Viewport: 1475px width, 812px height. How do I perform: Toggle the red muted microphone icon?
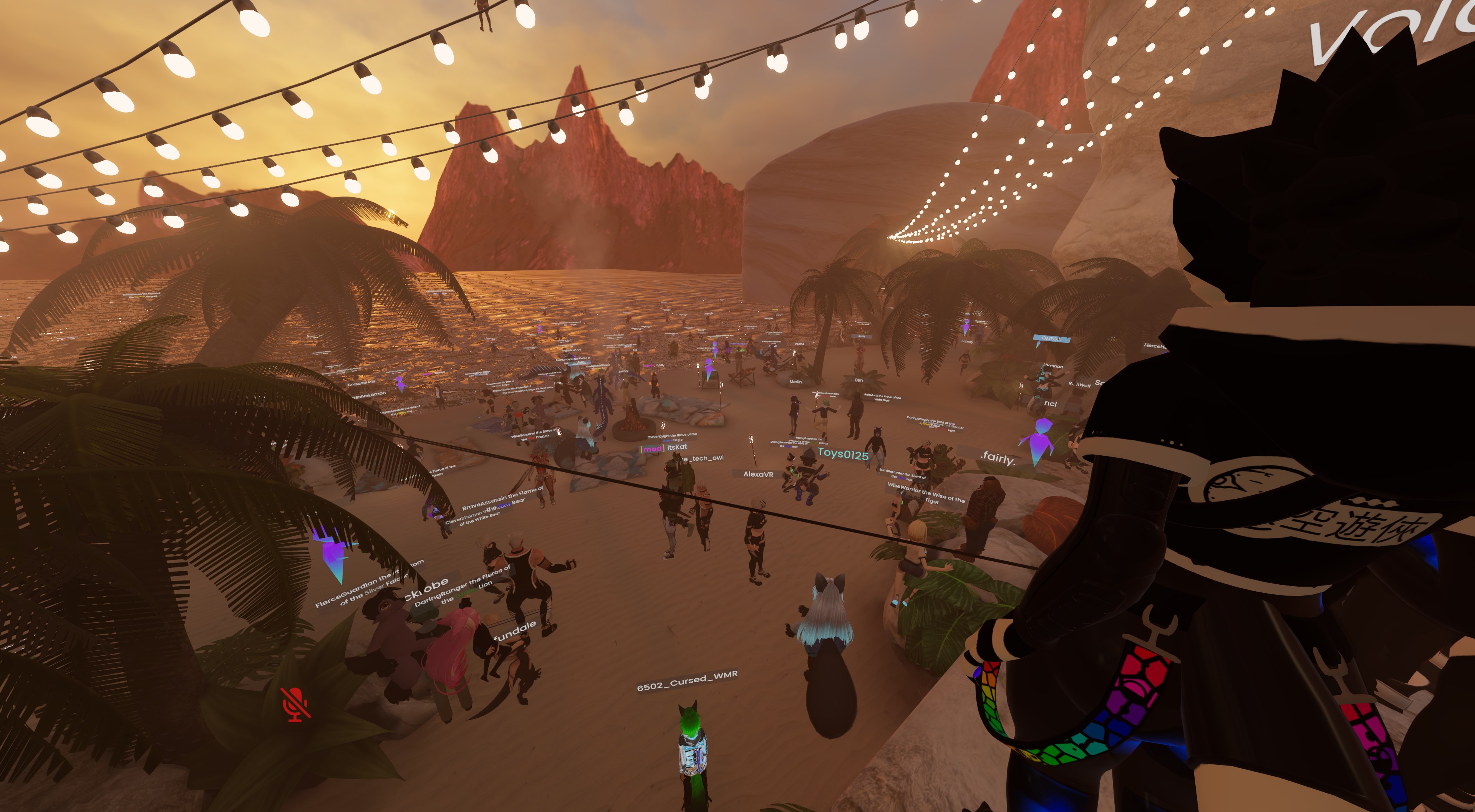[295, 705]
